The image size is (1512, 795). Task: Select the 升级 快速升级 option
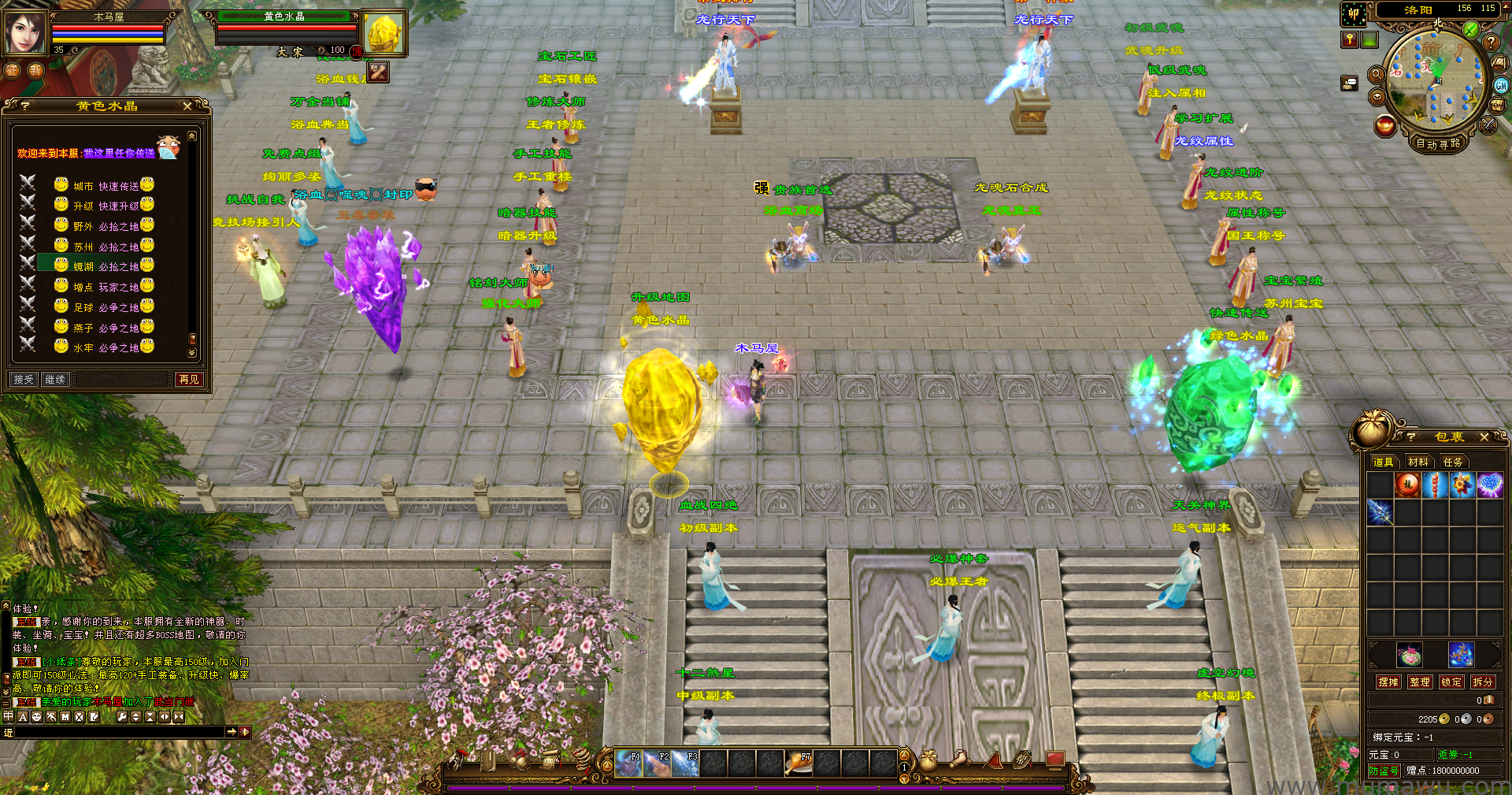pos(106,206)
